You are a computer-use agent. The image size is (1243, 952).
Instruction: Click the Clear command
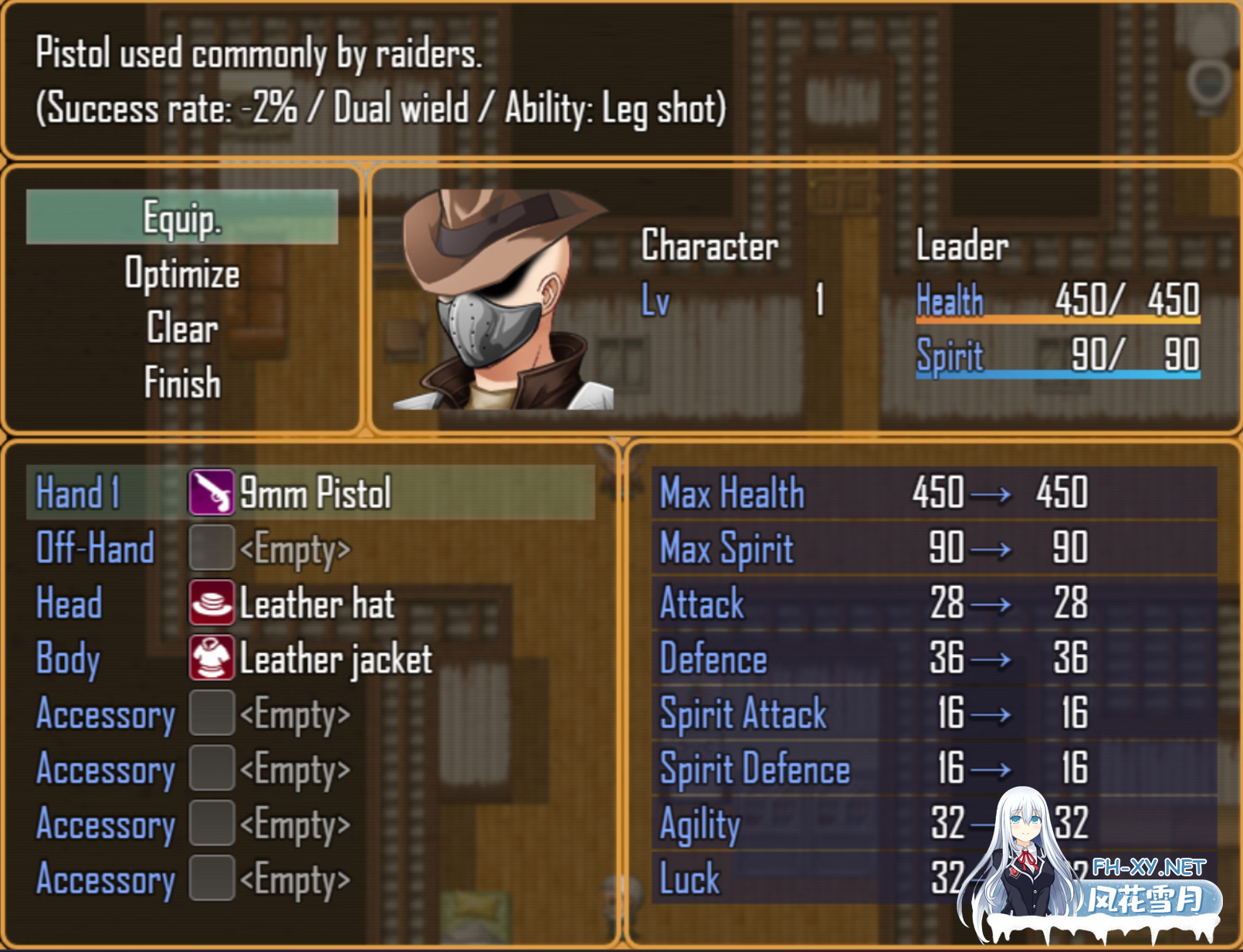[x=182, y=329]
